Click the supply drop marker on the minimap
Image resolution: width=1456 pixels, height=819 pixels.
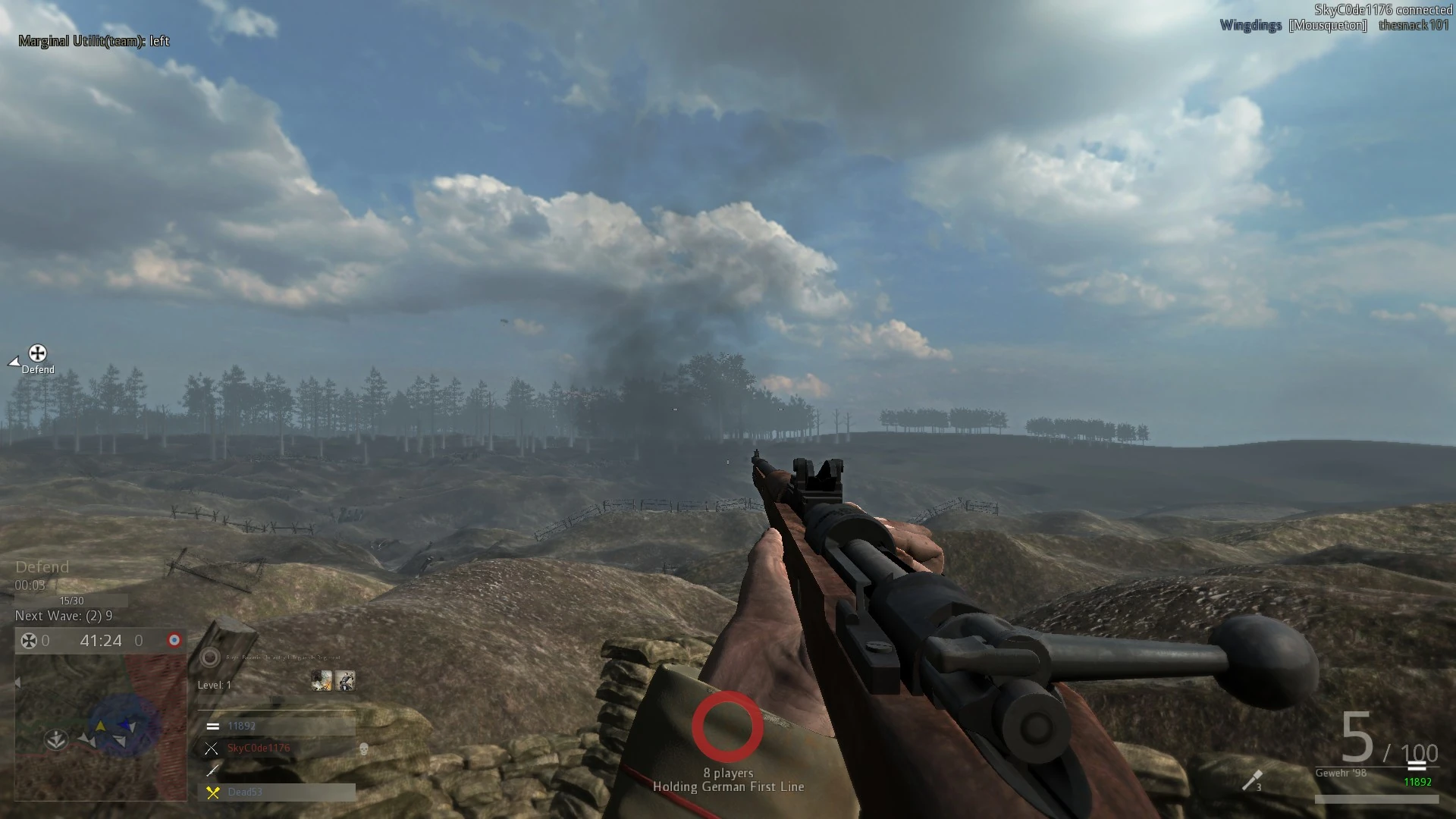(55, 739)
